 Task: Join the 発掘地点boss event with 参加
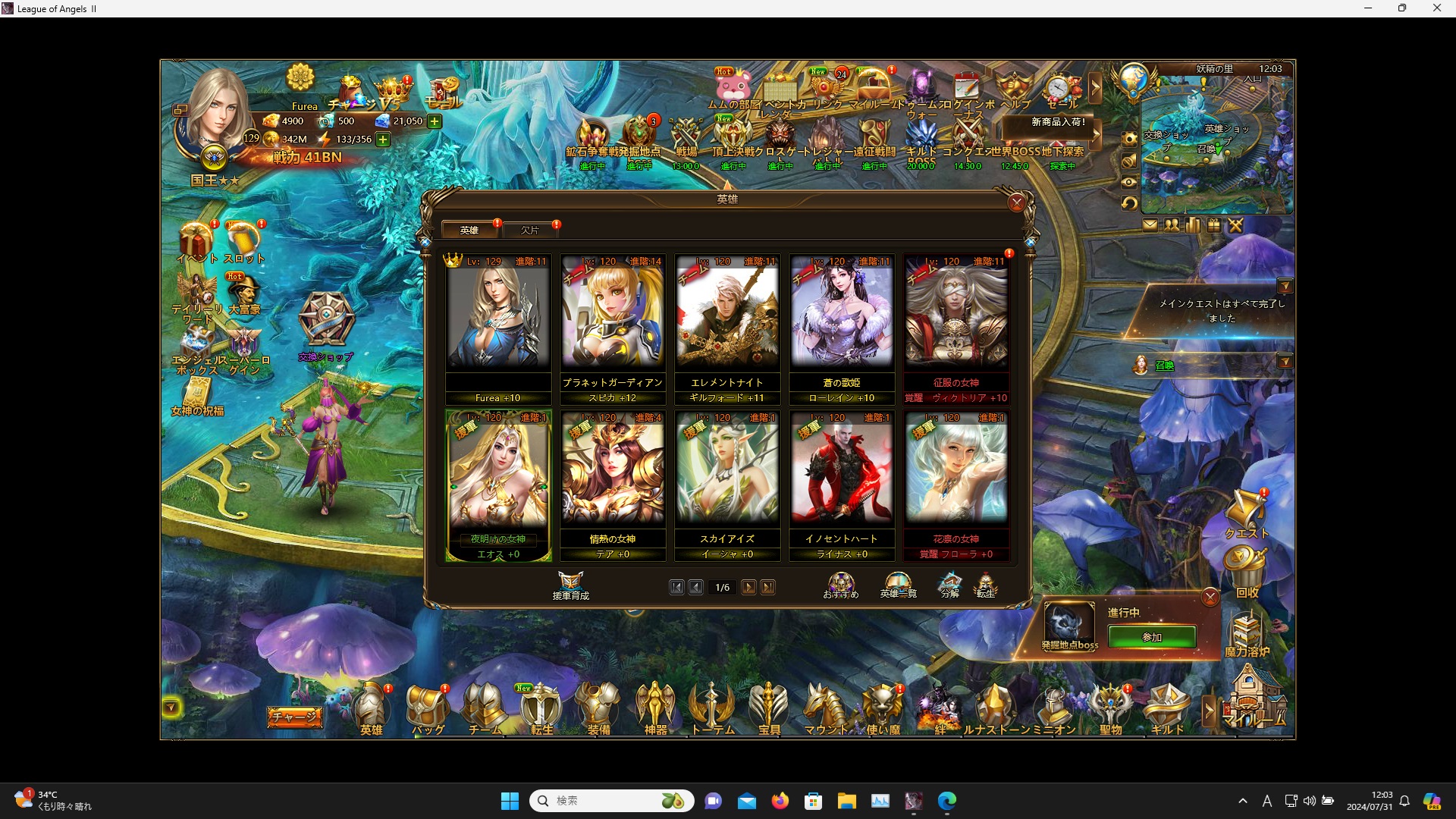(x=1151, y=637)
